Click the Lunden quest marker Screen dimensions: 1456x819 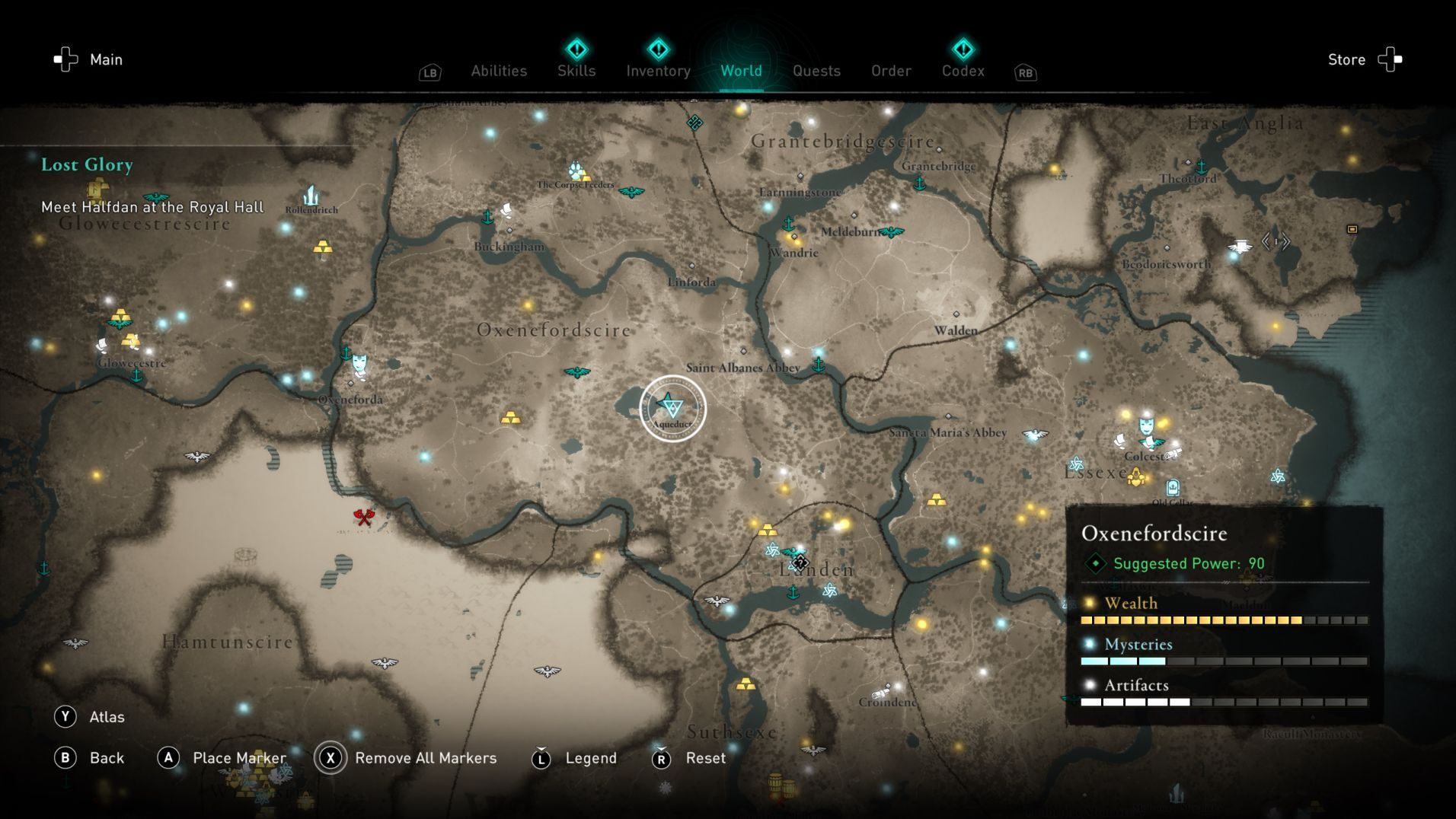(800, 562)
